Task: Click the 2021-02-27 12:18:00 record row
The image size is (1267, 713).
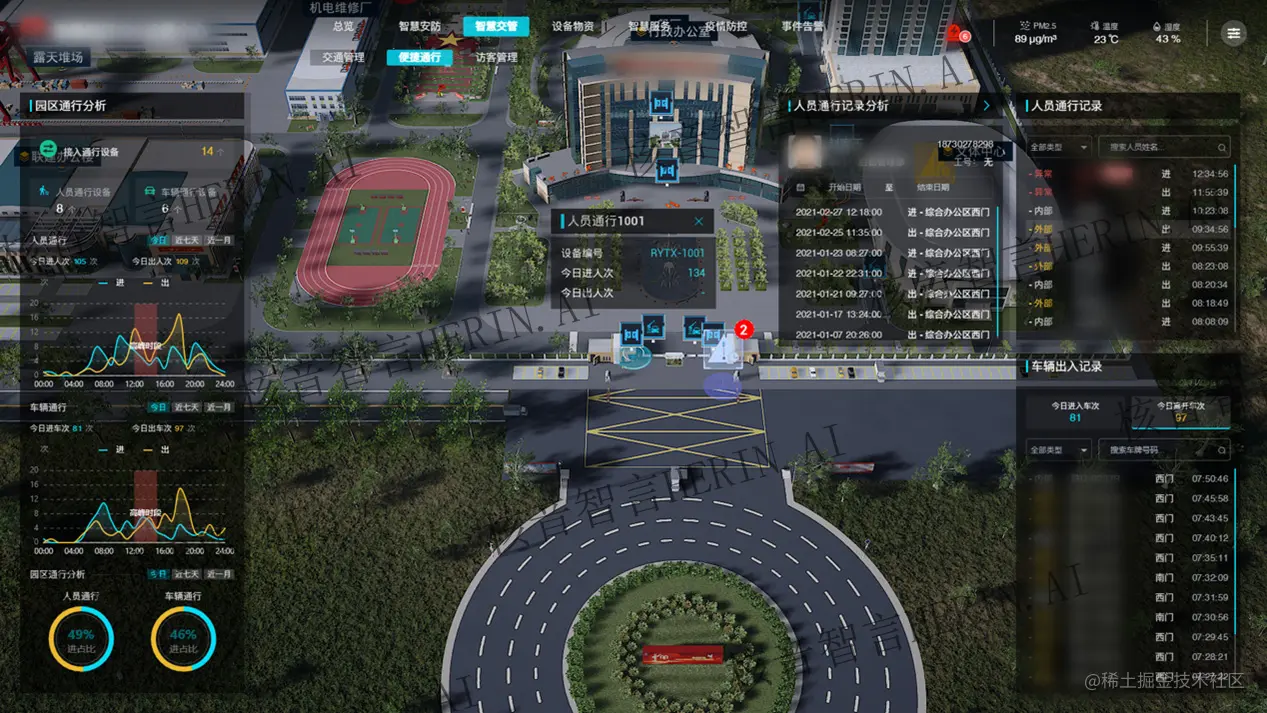Action: [890, 212]
